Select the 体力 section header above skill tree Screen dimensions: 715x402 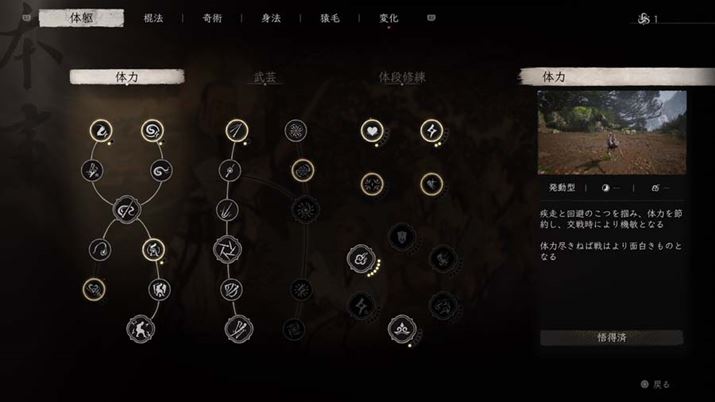127,77
